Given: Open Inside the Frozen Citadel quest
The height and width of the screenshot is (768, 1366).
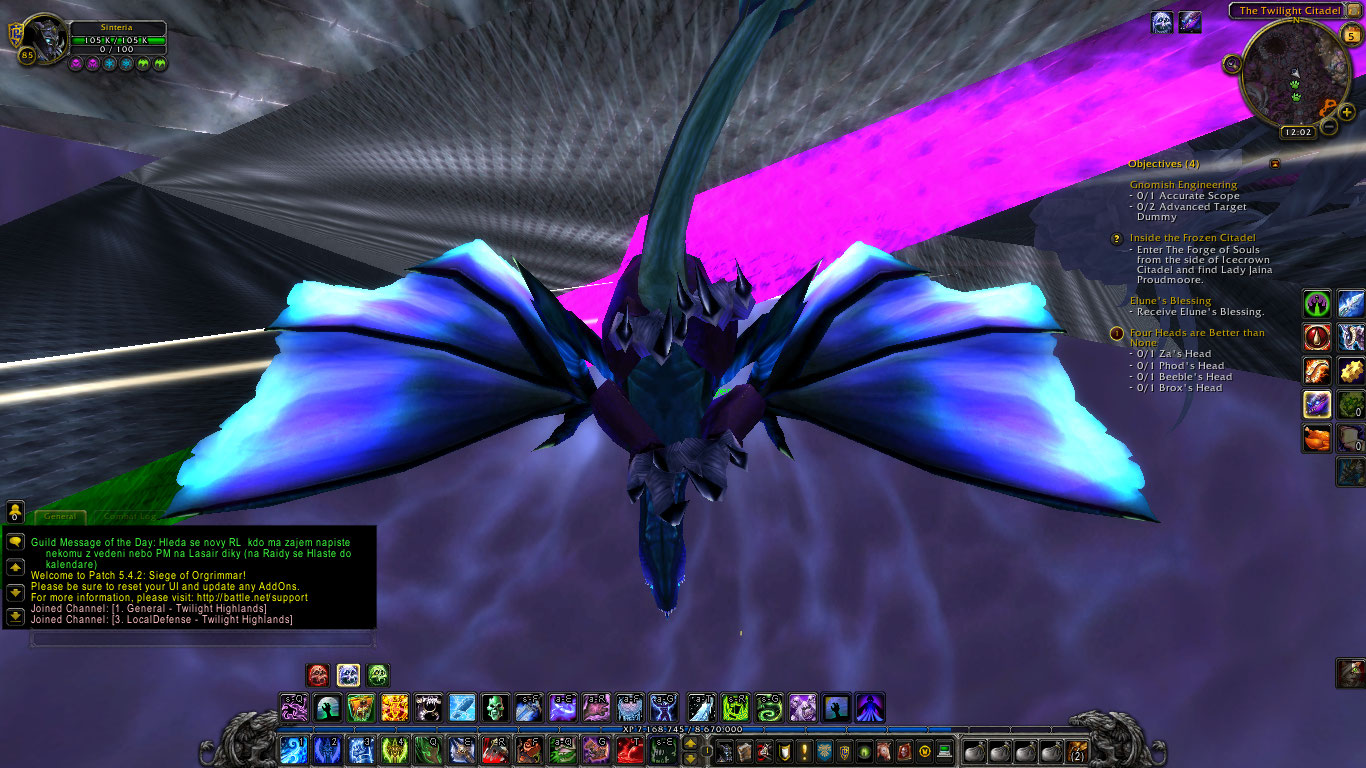Looking at the screenshot, I should pyautogui.click(x=1192, y=238).
